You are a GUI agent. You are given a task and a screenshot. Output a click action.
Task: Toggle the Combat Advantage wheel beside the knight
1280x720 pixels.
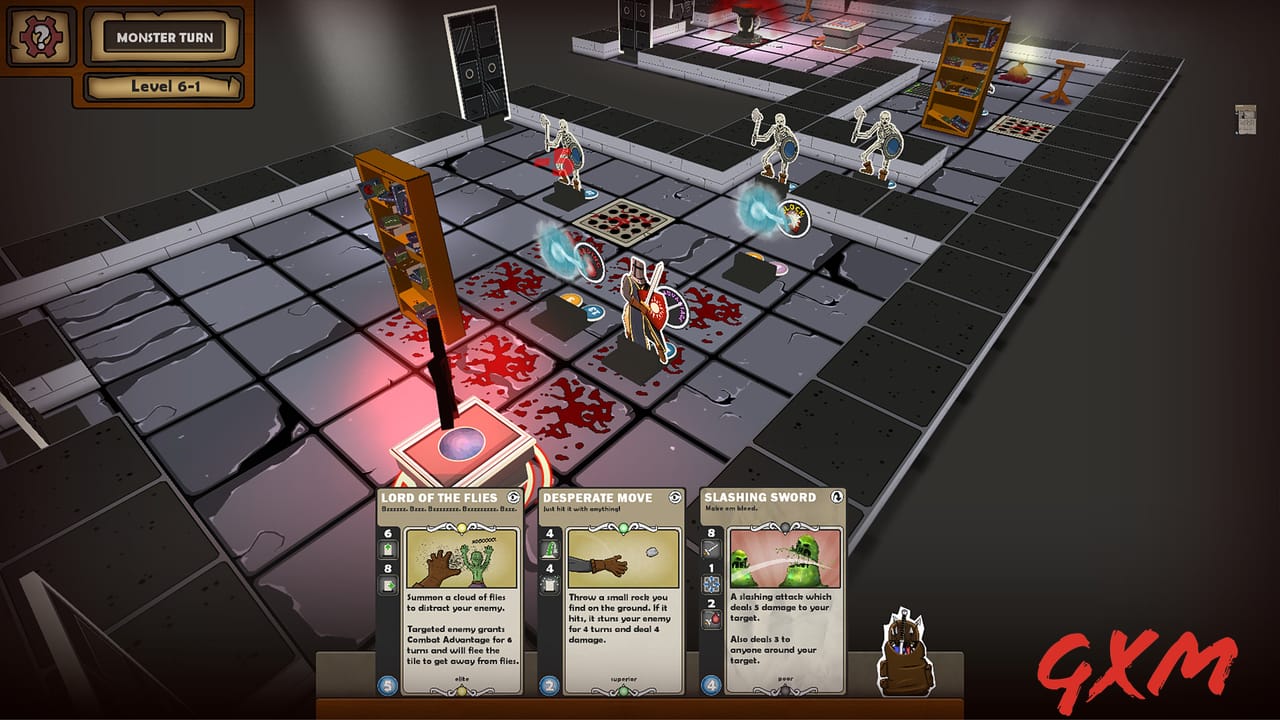coord(673,308)
